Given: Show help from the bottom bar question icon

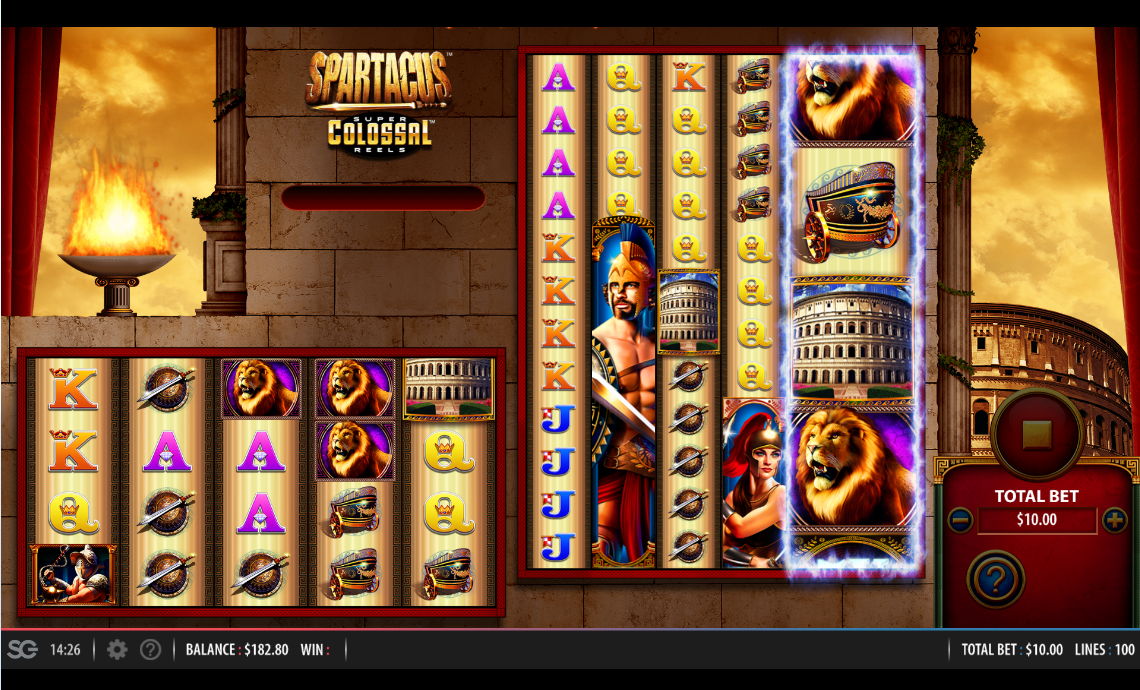Looking at the screenshot, I should (x=150, y=650).
